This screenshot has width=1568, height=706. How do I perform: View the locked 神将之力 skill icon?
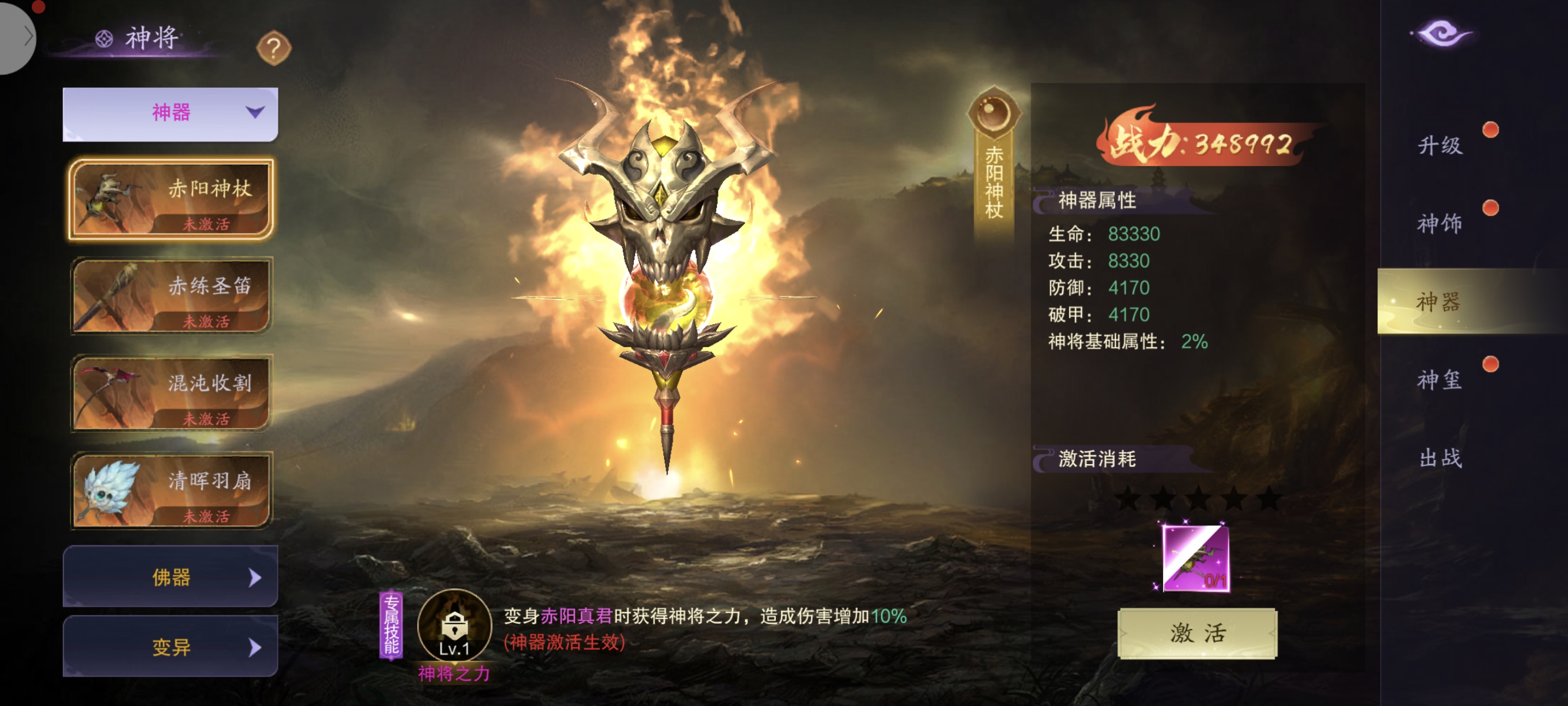click(454, 625)
